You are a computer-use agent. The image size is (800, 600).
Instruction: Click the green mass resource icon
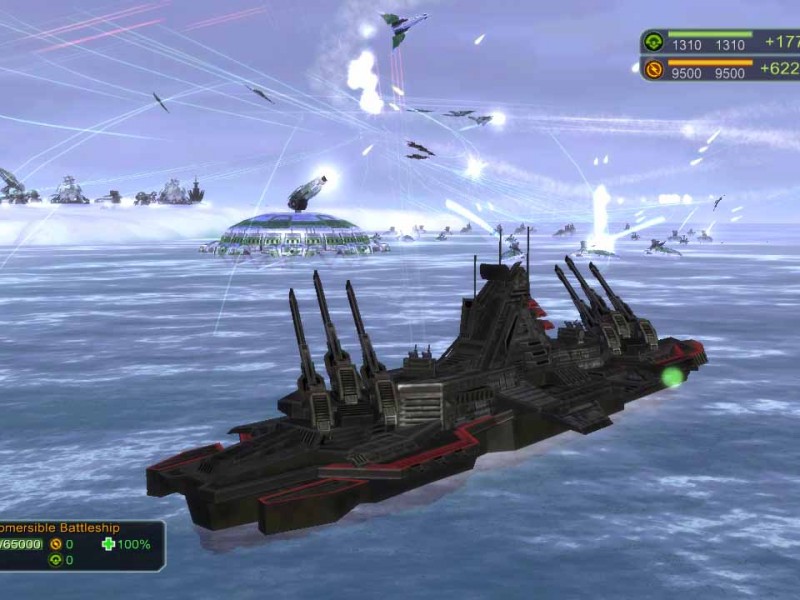tap(654, 42)
